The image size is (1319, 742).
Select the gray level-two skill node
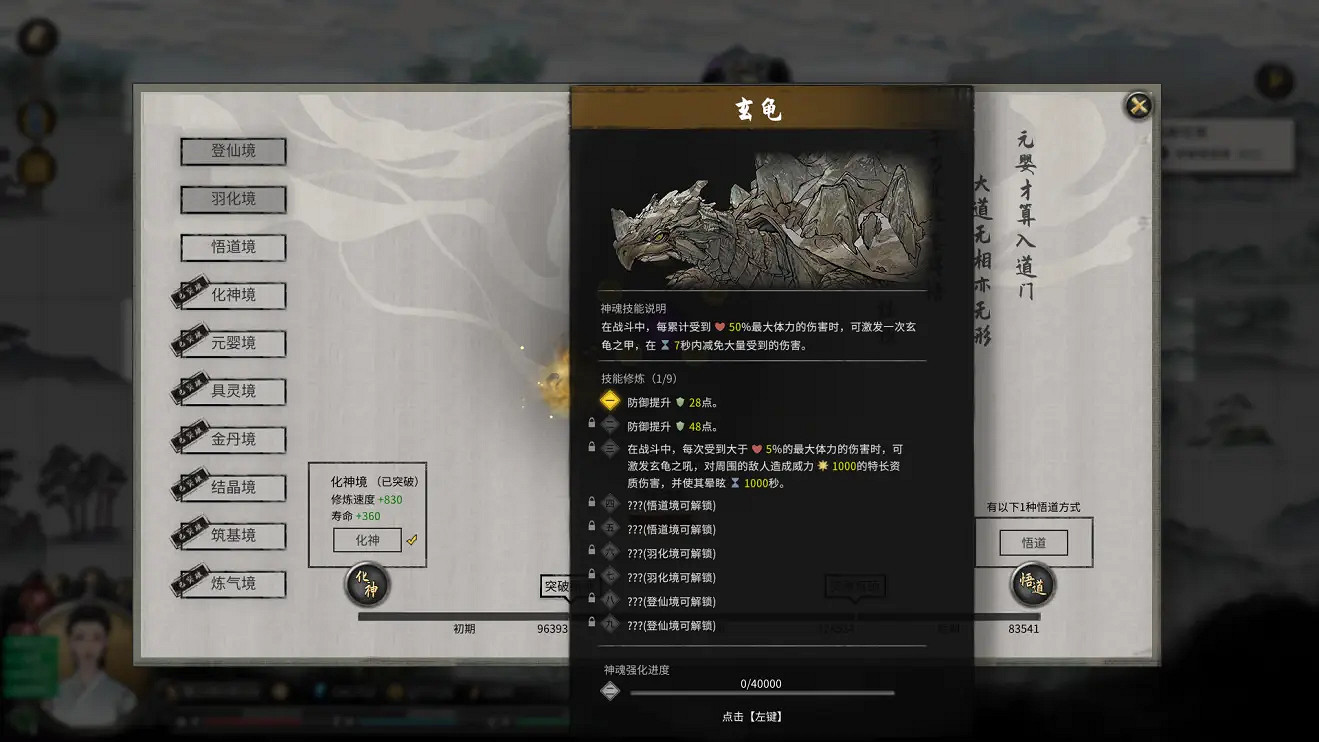coord(608,423)
